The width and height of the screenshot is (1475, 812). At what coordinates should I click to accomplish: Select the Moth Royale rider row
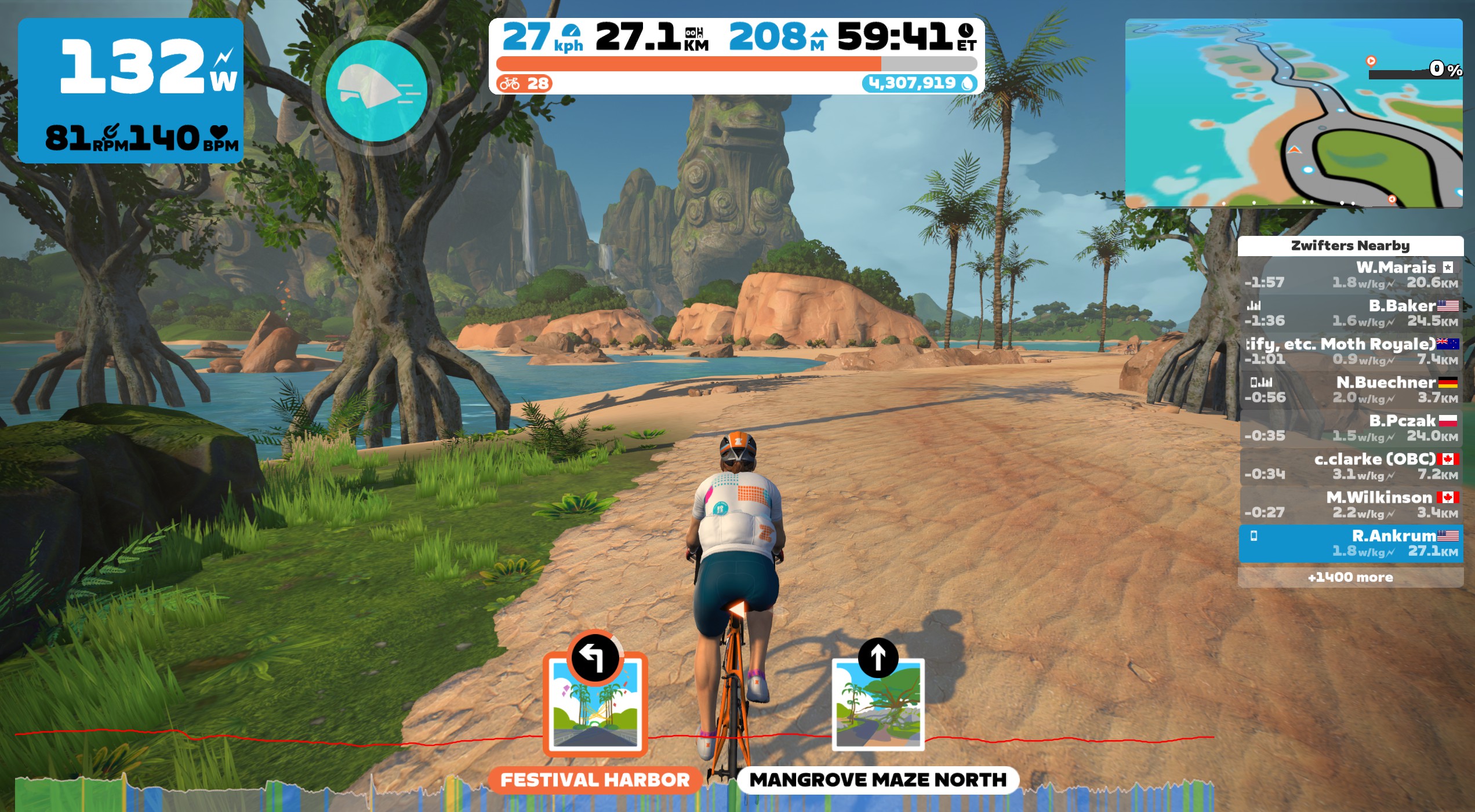(1350, 352)
